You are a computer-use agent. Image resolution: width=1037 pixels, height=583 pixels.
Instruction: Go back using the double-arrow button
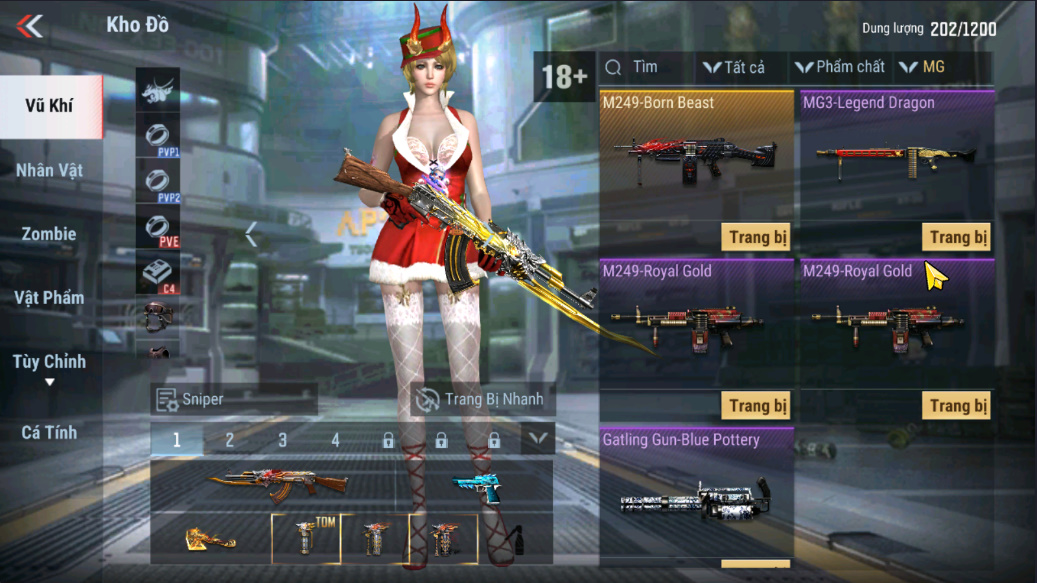30,26
